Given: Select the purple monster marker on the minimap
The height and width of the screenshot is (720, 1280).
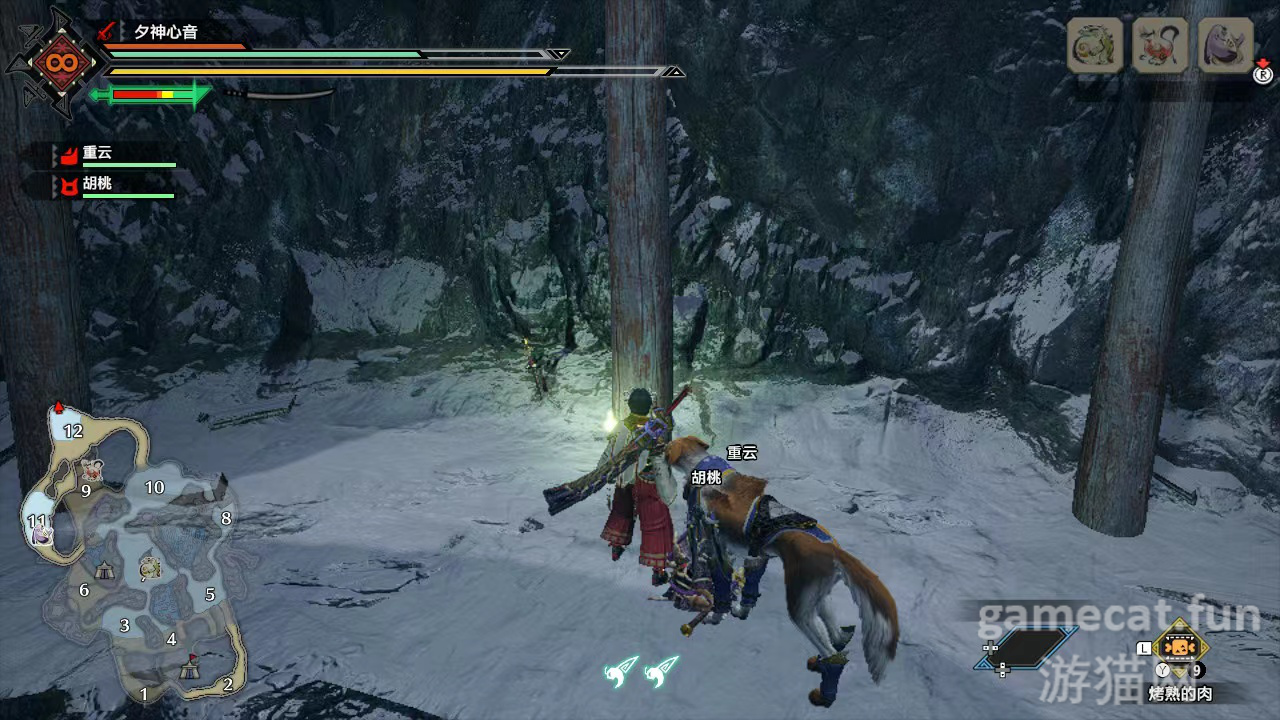Looking at the screenshot, I should [x=41, y=535].
